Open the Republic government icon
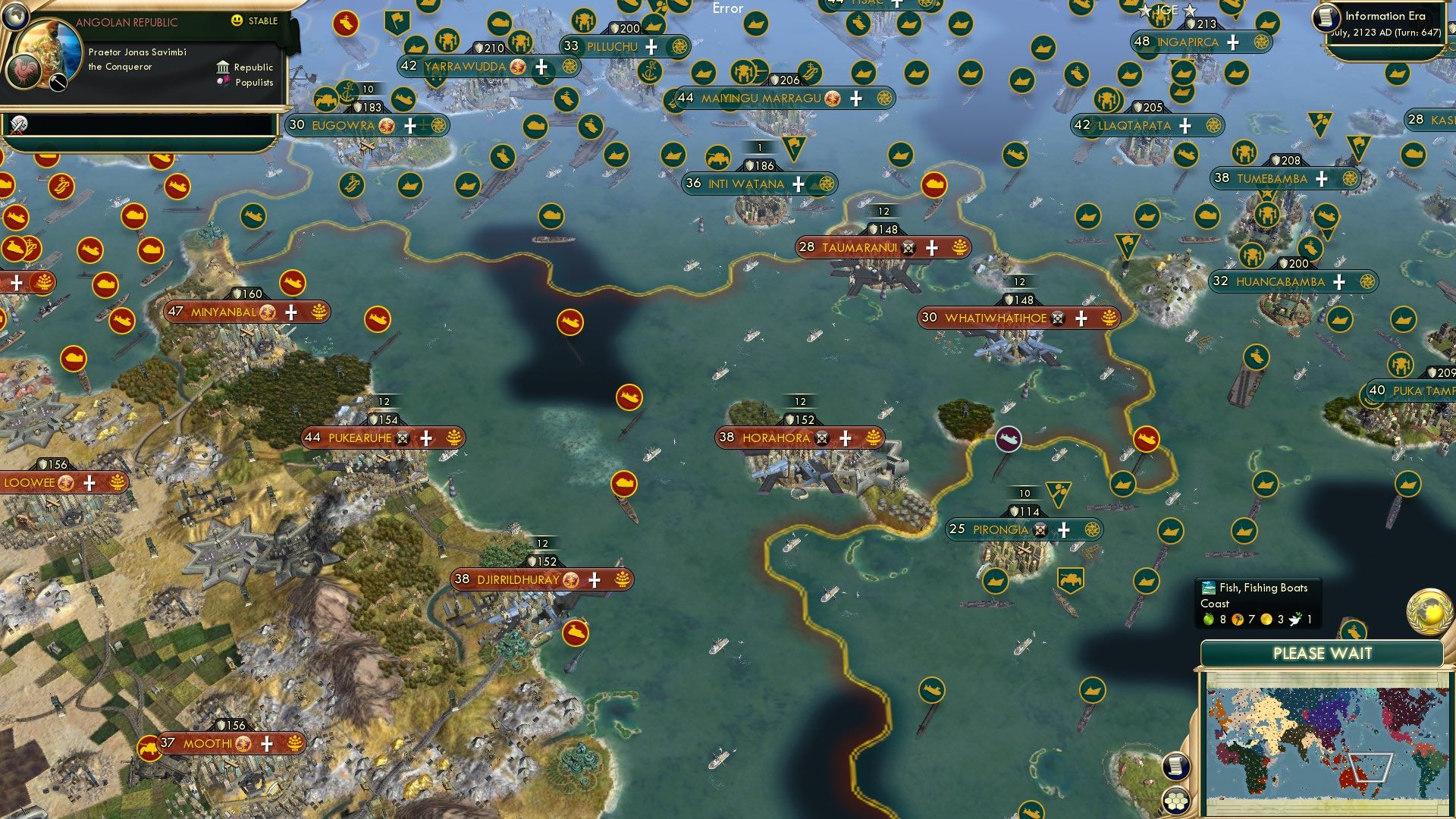Image resolution: width=1456 pixels, height=819 pixels. coord(224,67)
